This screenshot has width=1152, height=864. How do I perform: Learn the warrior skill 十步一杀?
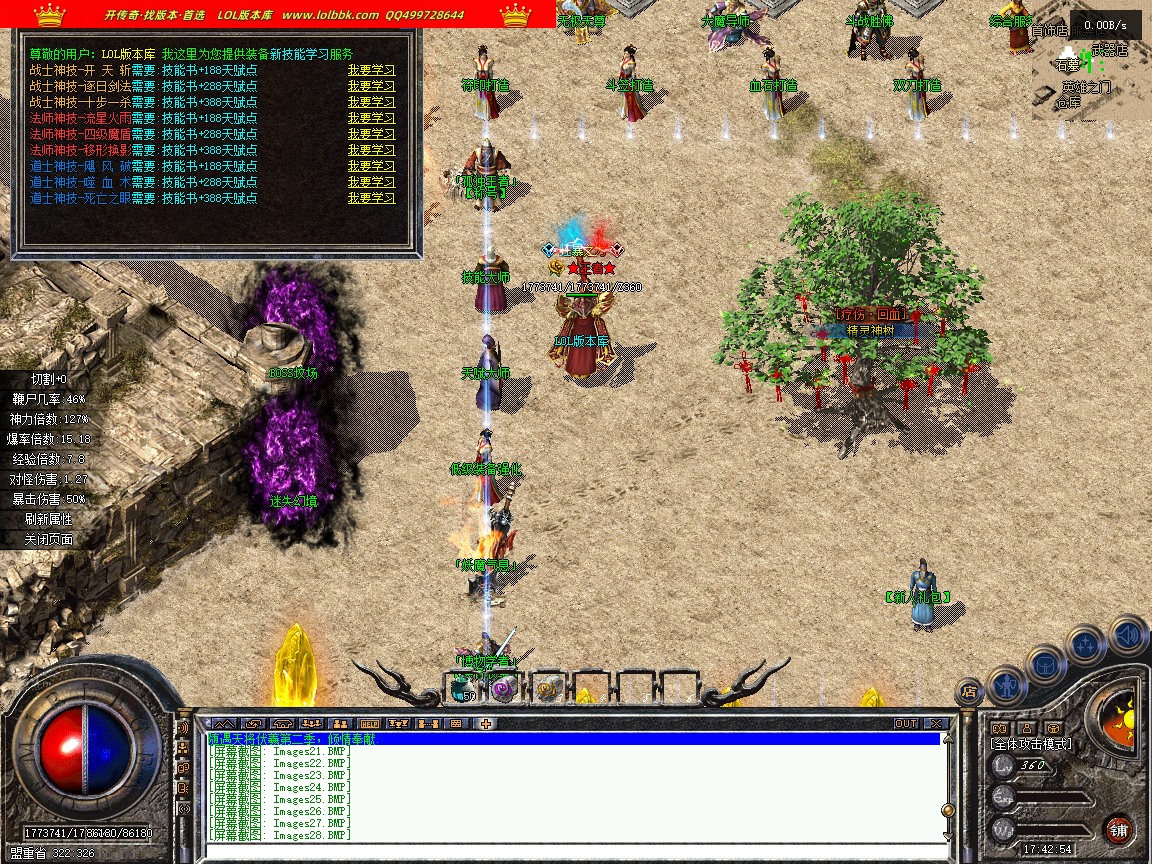click(x=371, y=102)
